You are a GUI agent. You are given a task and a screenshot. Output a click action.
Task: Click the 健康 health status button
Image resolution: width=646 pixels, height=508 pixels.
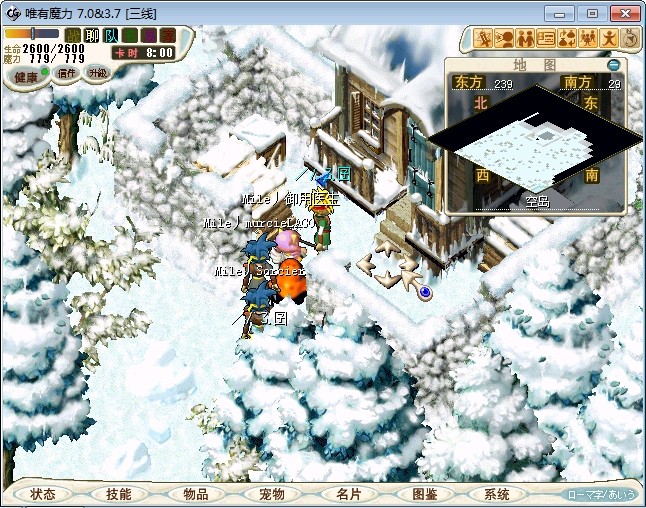click(26, 77)
